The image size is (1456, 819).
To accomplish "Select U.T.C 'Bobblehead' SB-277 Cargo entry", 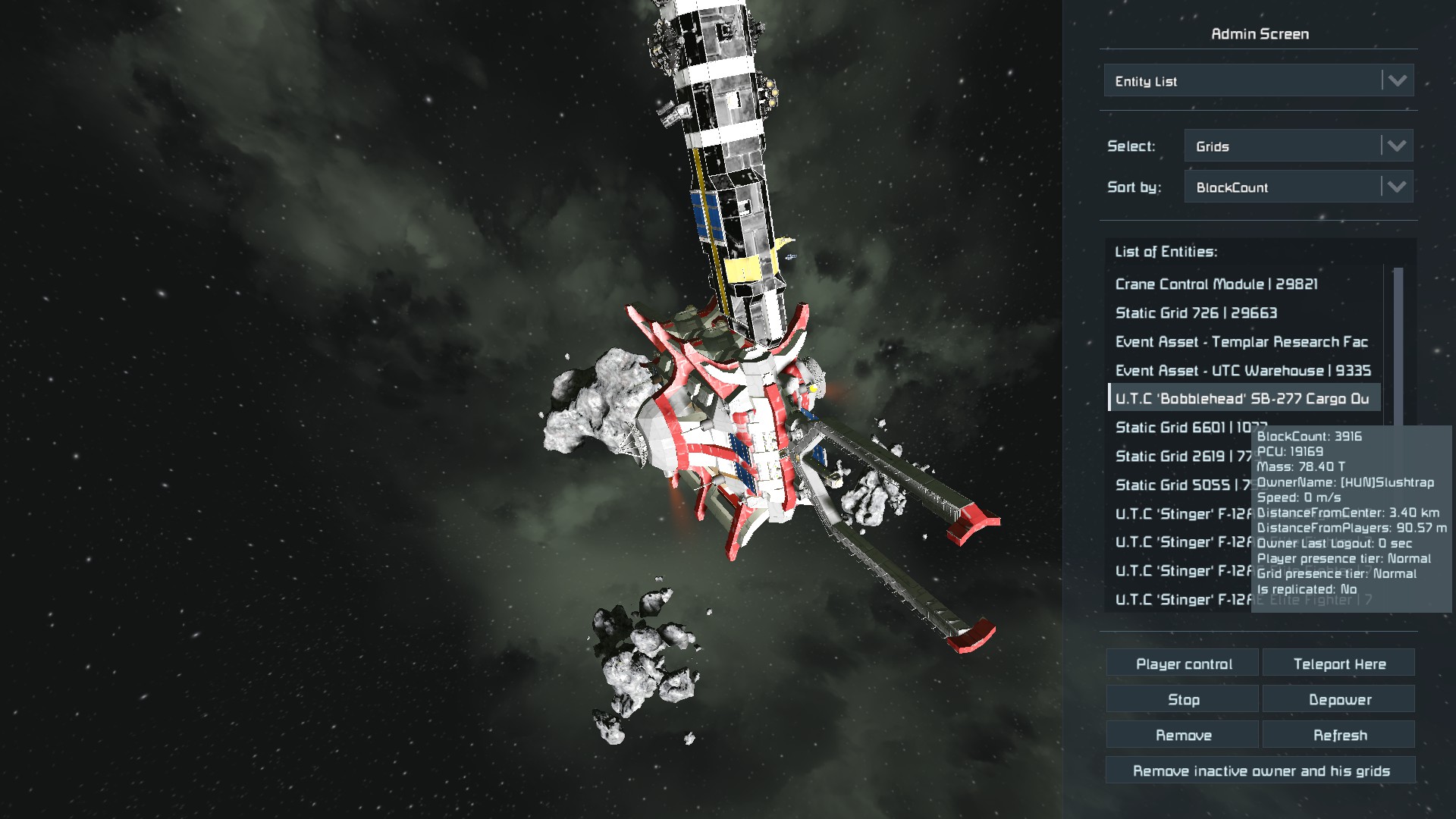I will tap(1241, 399).
